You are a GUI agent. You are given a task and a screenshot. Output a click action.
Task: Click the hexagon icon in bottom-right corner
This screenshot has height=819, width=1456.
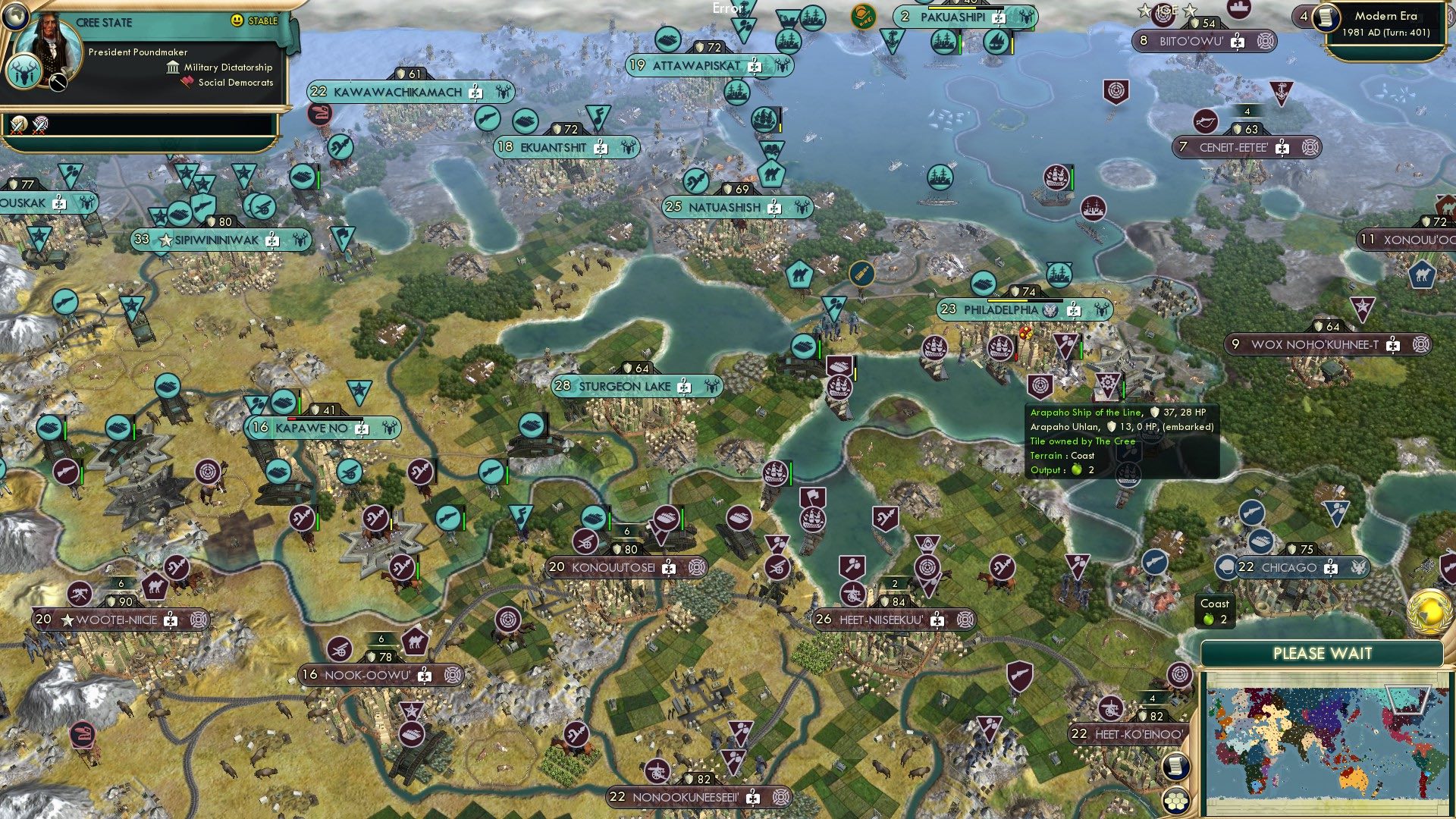click(x=1176, y=802)
